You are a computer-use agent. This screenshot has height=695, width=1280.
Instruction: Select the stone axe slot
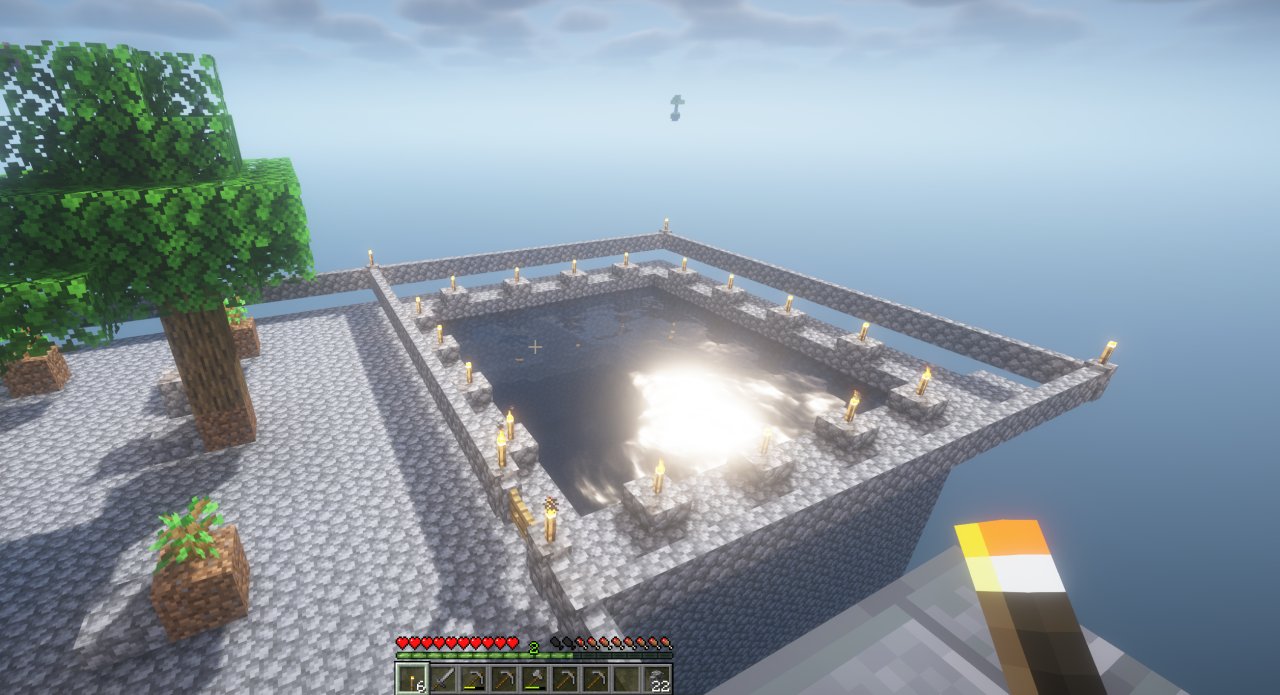point(535,680)
